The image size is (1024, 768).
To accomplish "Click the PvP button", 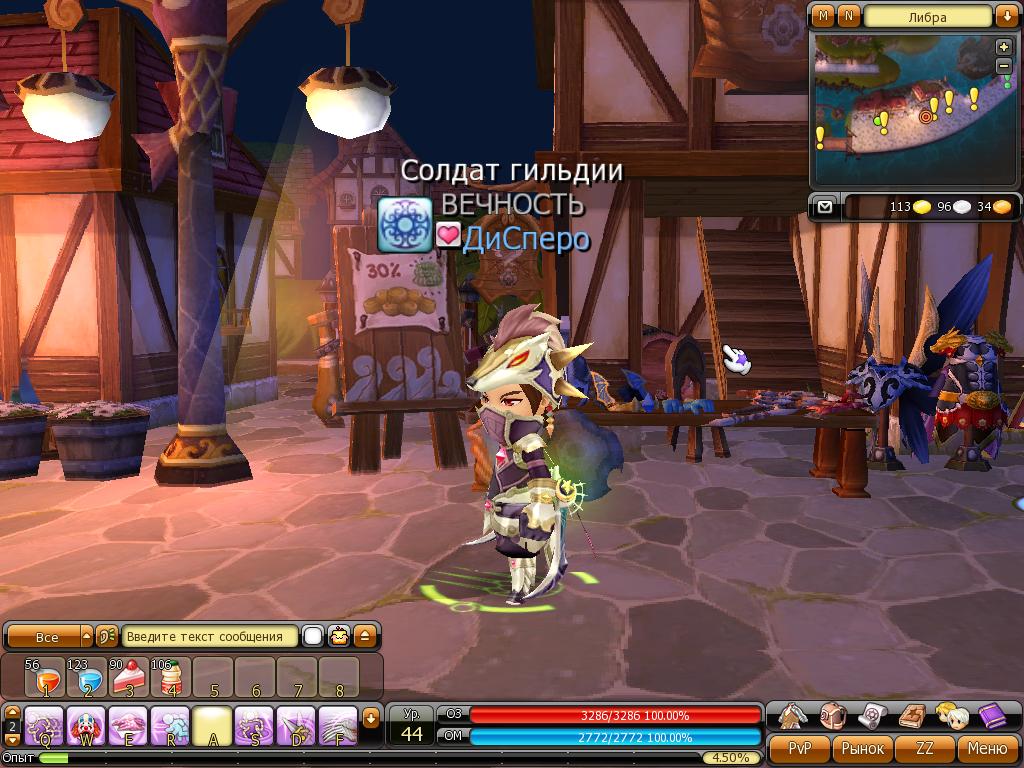I will 799,748.
